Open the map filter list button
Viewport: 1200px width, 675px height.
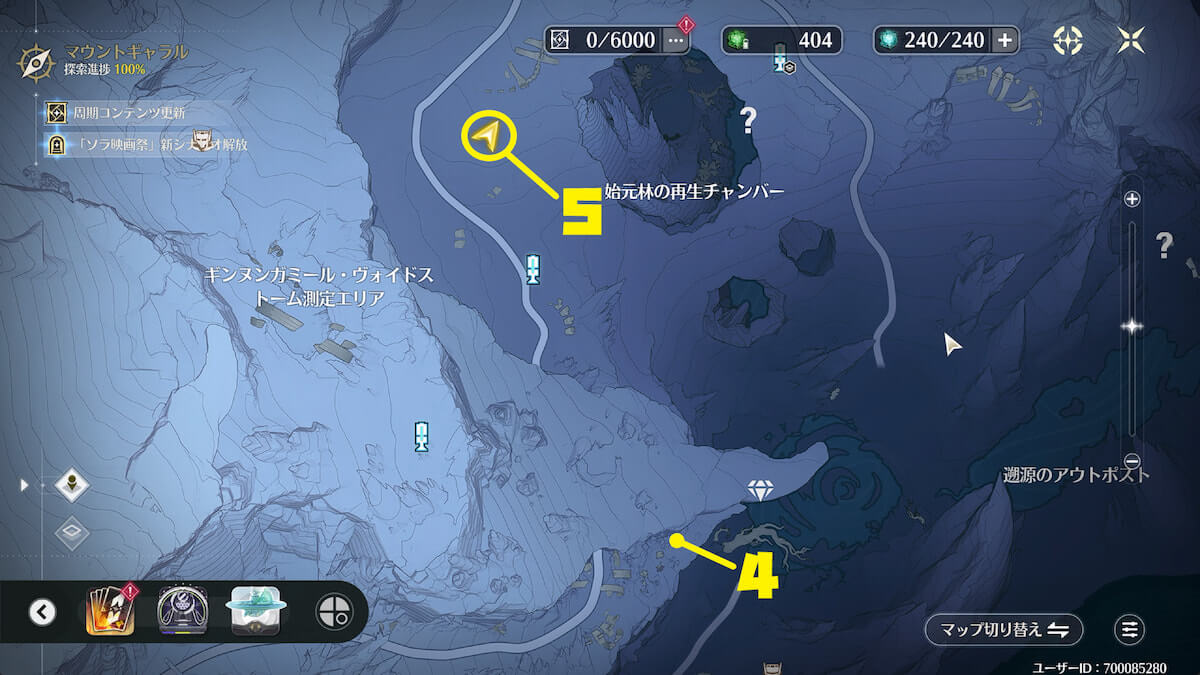[1130, 630]
